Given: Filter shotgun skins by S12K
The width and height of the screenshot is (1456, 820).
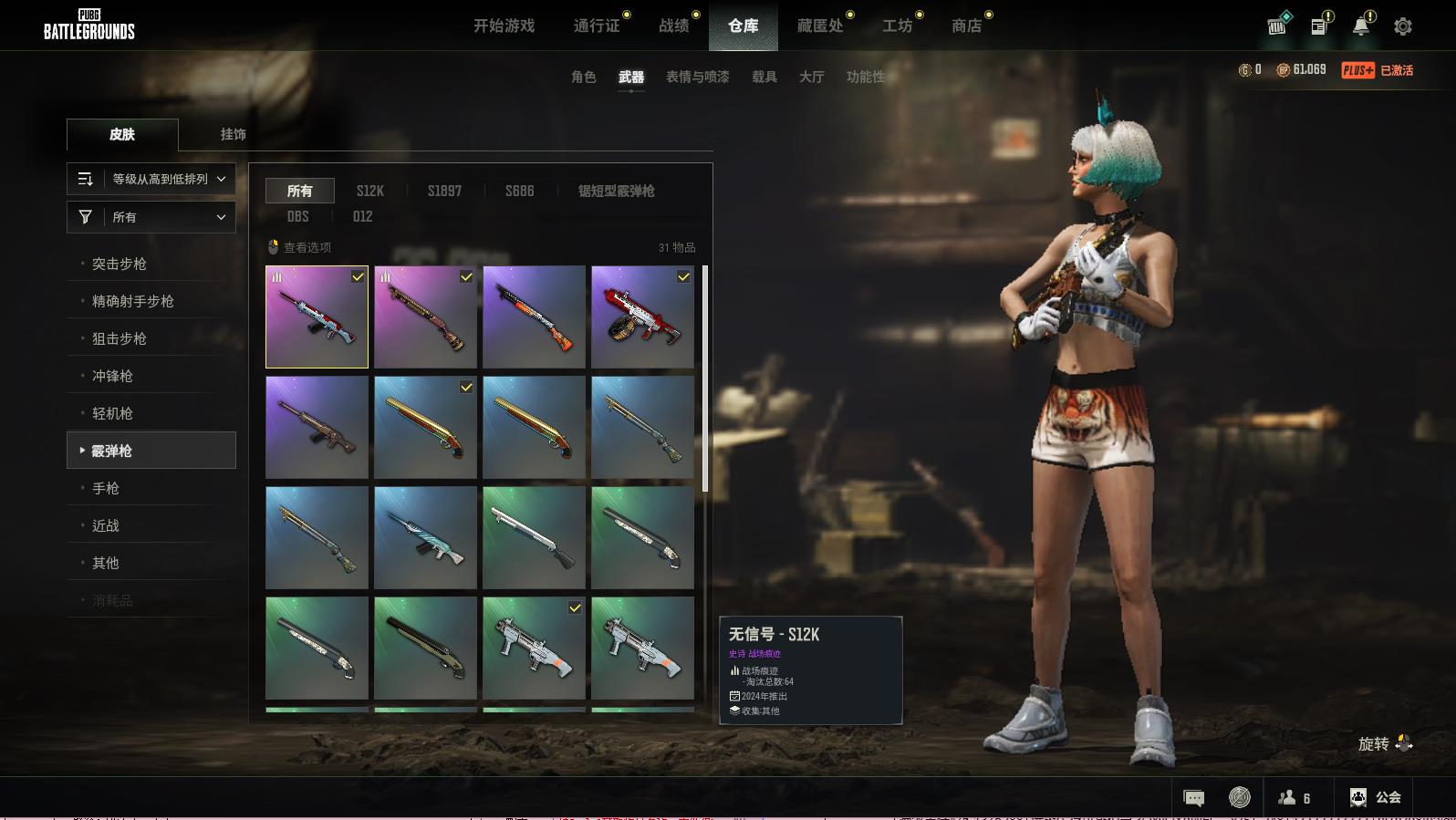Looking at the screenshot, I should pos(369,191).
